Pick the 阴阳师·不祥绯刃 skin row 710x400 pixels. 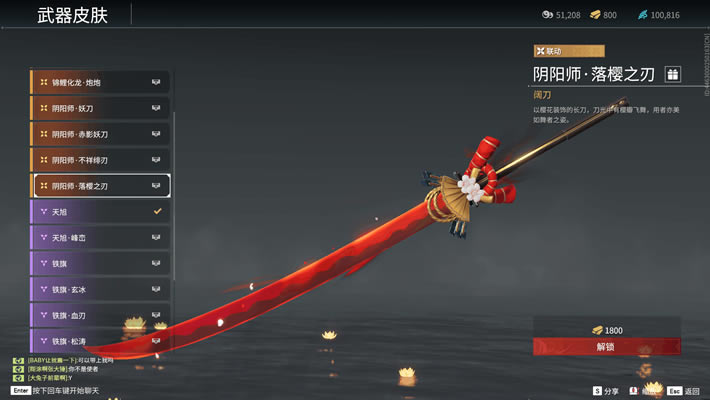click(100, 160)
